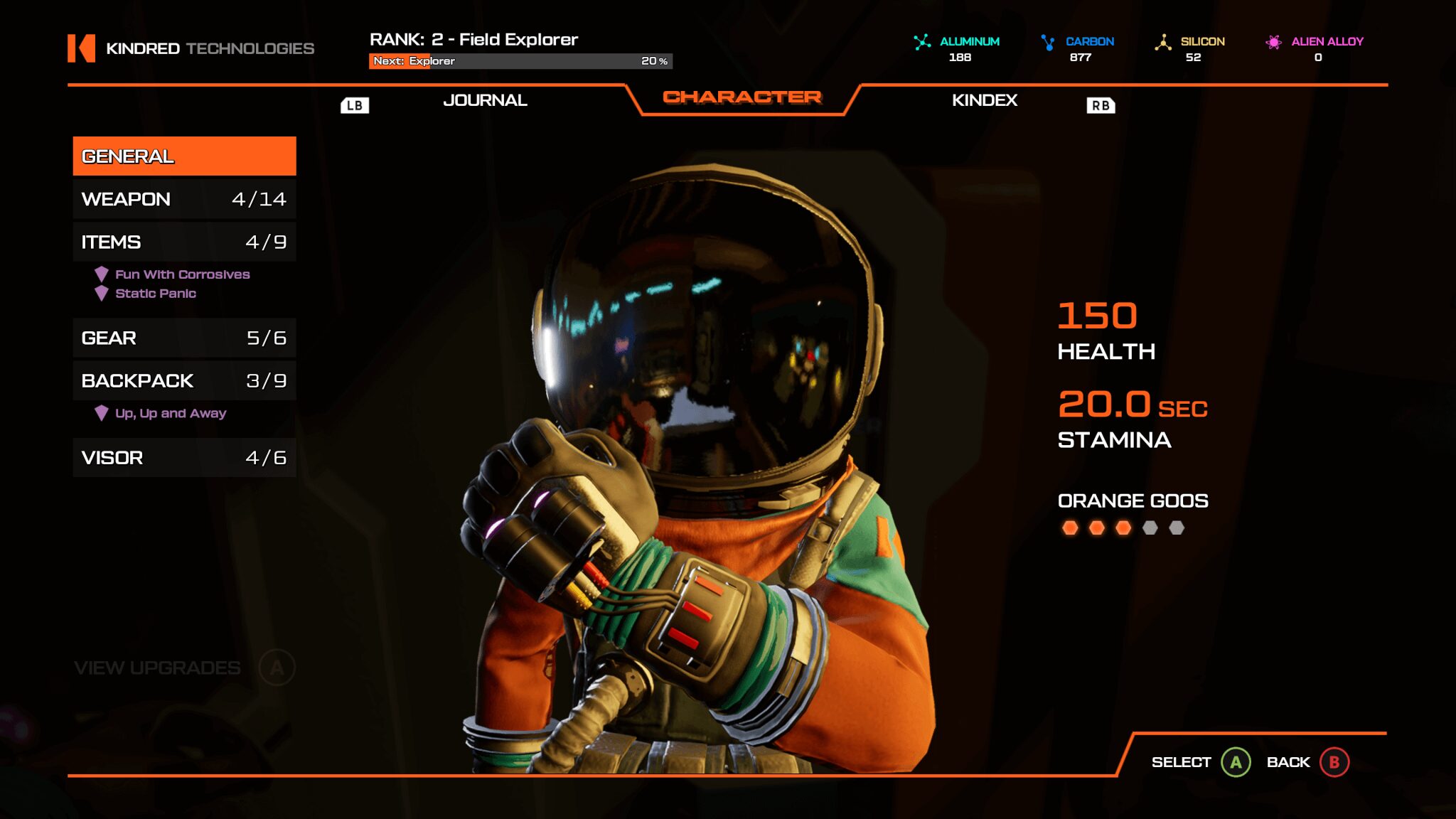Viewport: 1456px width, 819px height.
Task: Choose the Items upgrade category
Action: pyautogui.click(x=184, y=242)
